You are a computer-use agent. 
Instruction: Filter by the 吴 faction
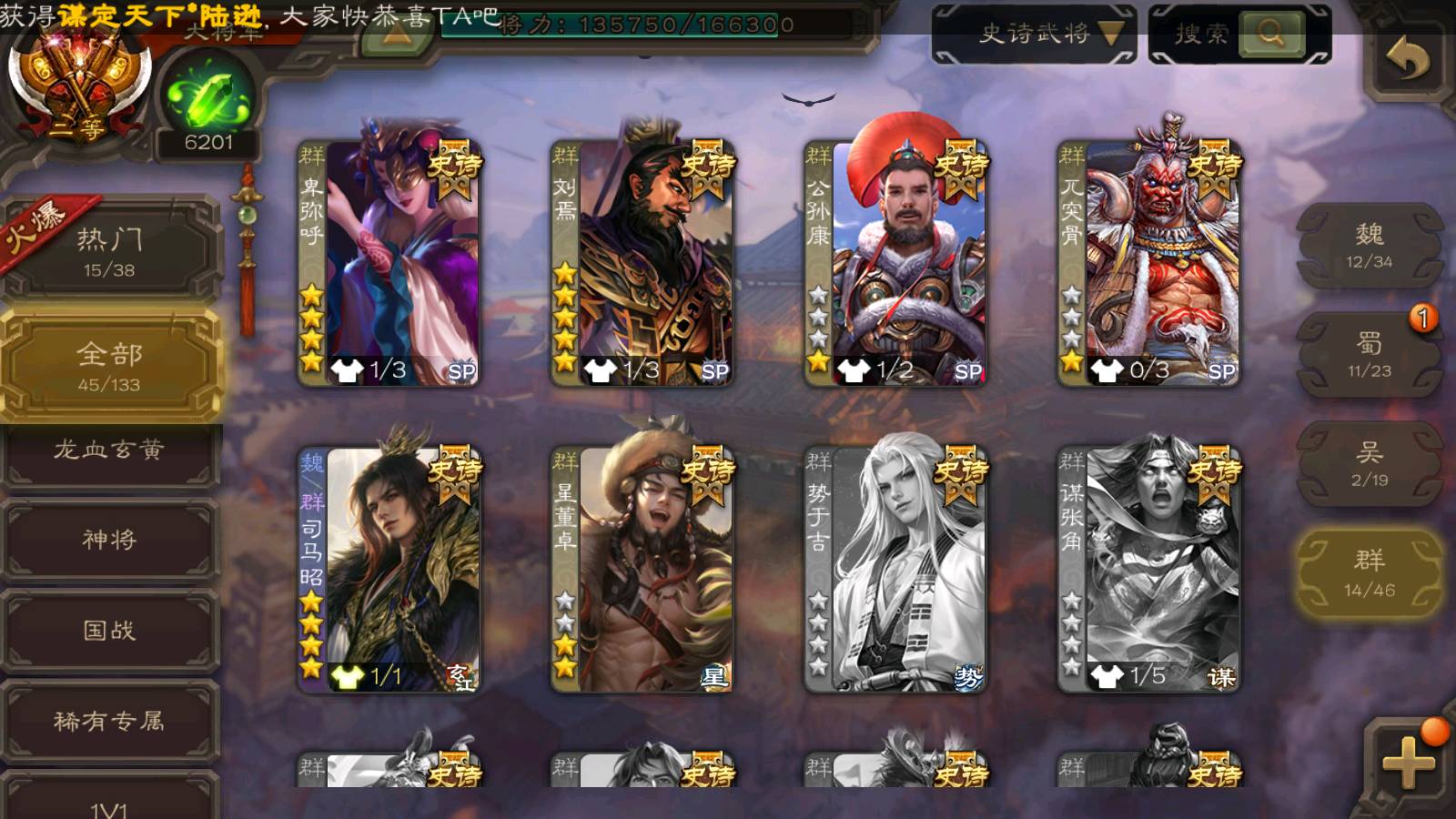point(1369,463)
